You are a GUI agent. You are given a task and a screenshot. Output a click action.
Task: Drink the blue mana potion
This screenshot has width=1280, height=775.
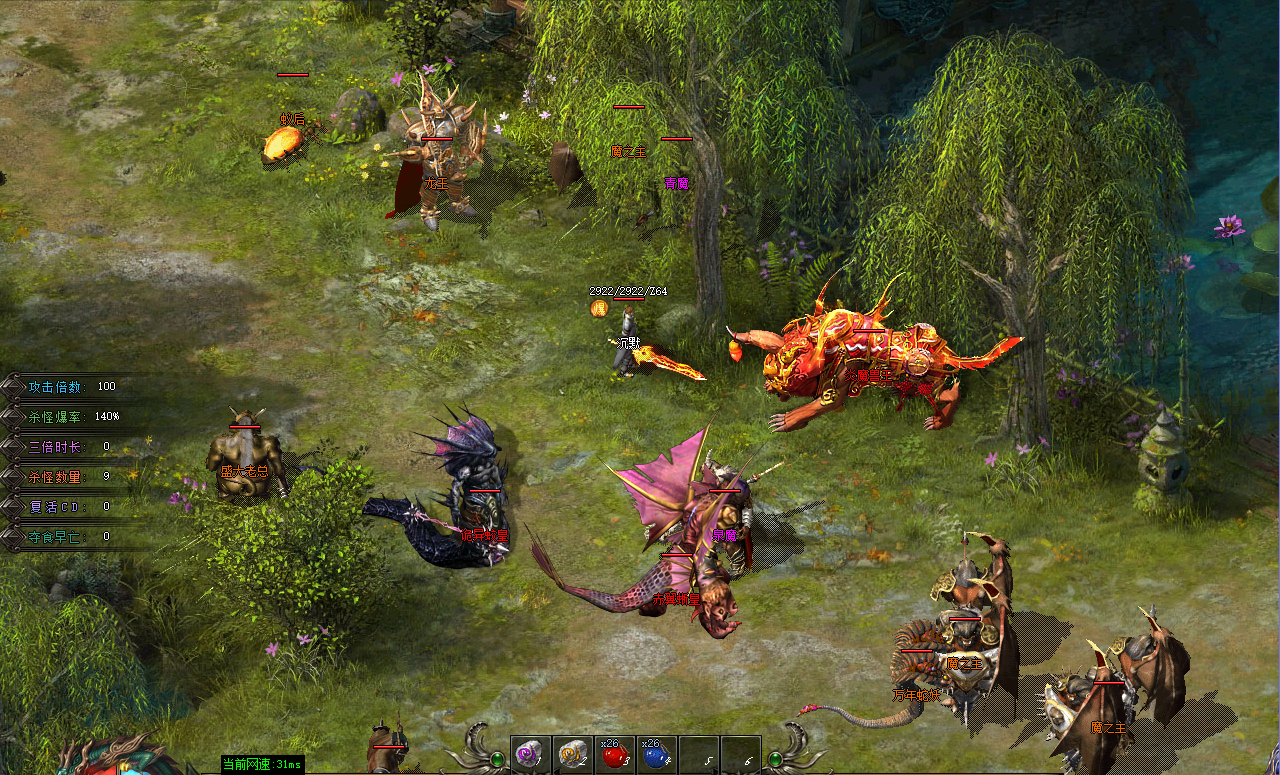(x=656, y=755)
